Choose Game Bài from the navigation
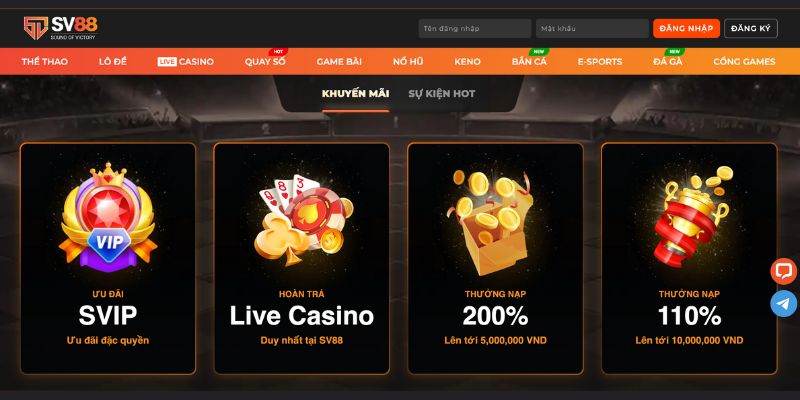Screen dimensions: 800x400 (x=339, y=62)
